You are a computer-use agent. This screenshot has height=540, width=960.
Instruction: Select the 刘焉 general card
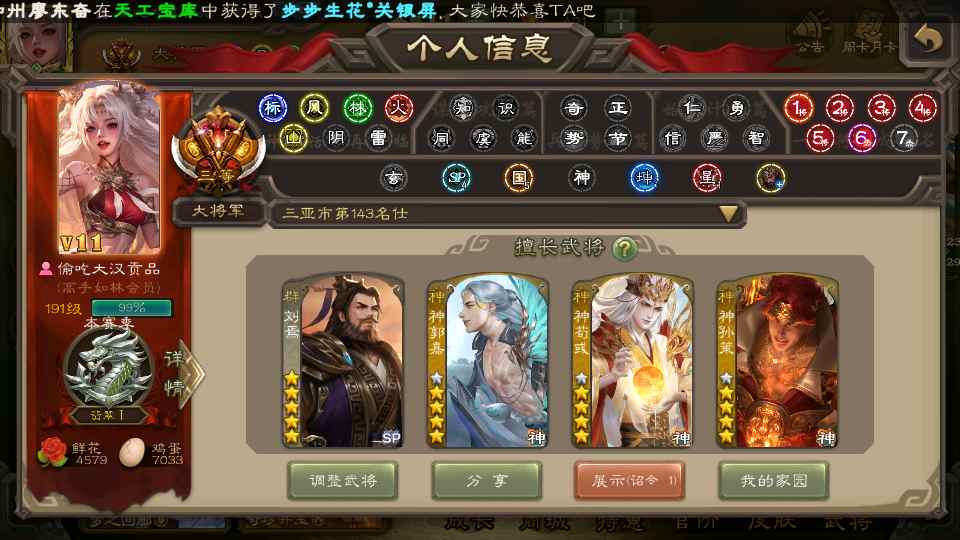(x=342, y=361)
